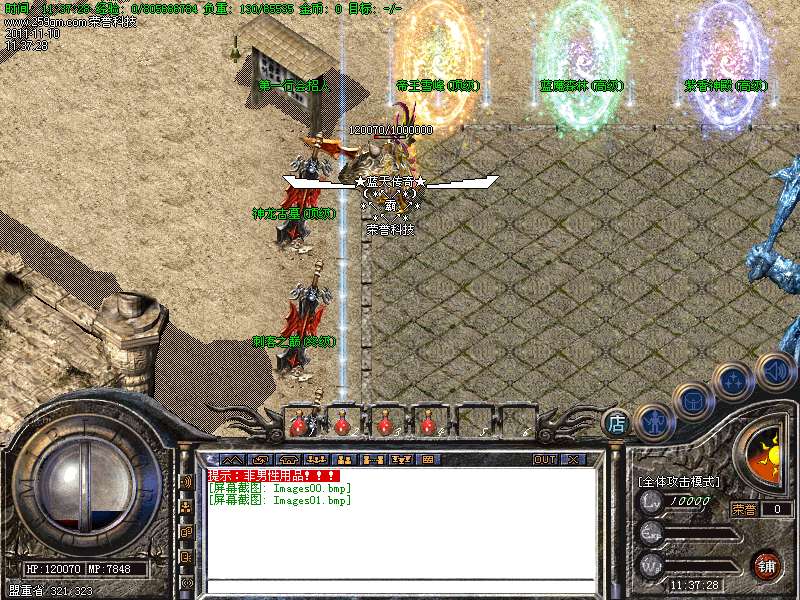This screenshot has height=600, width=800.
Task: Close the chat panel with the X button
Action: (x=573, y=459)
